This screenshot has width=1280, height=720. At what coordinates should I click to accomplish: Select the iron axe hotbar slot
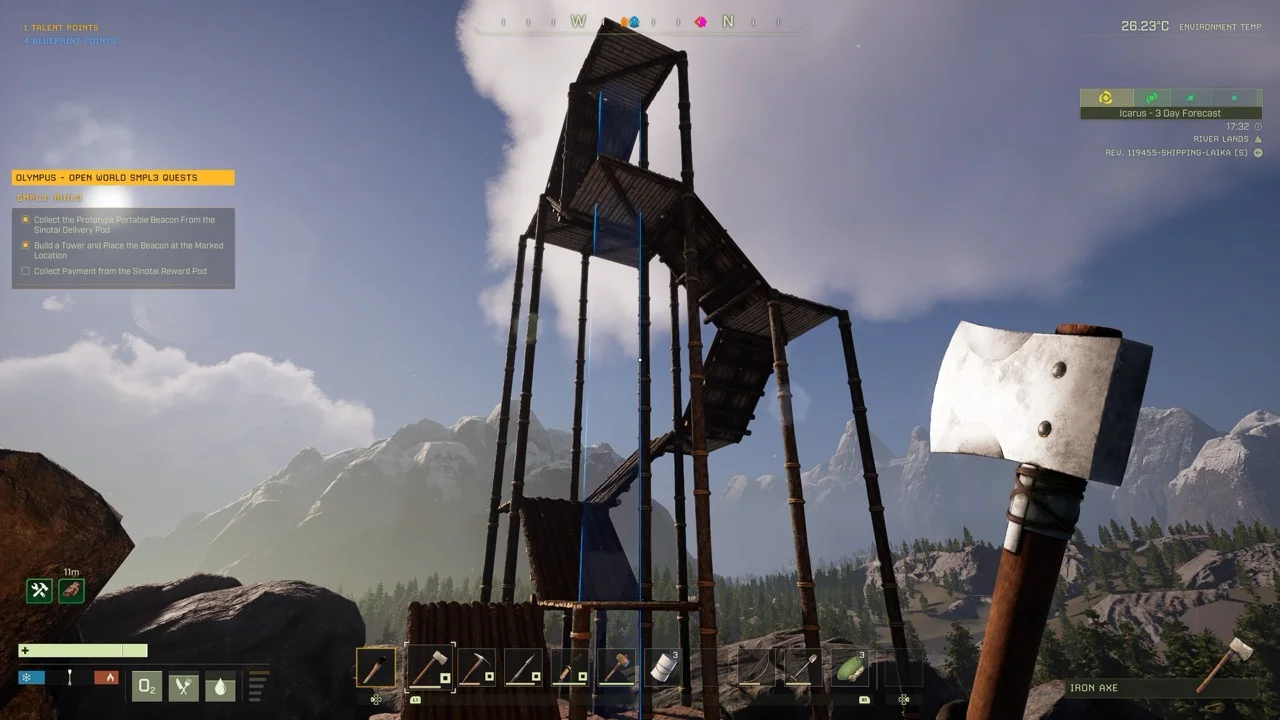(429, 667)
